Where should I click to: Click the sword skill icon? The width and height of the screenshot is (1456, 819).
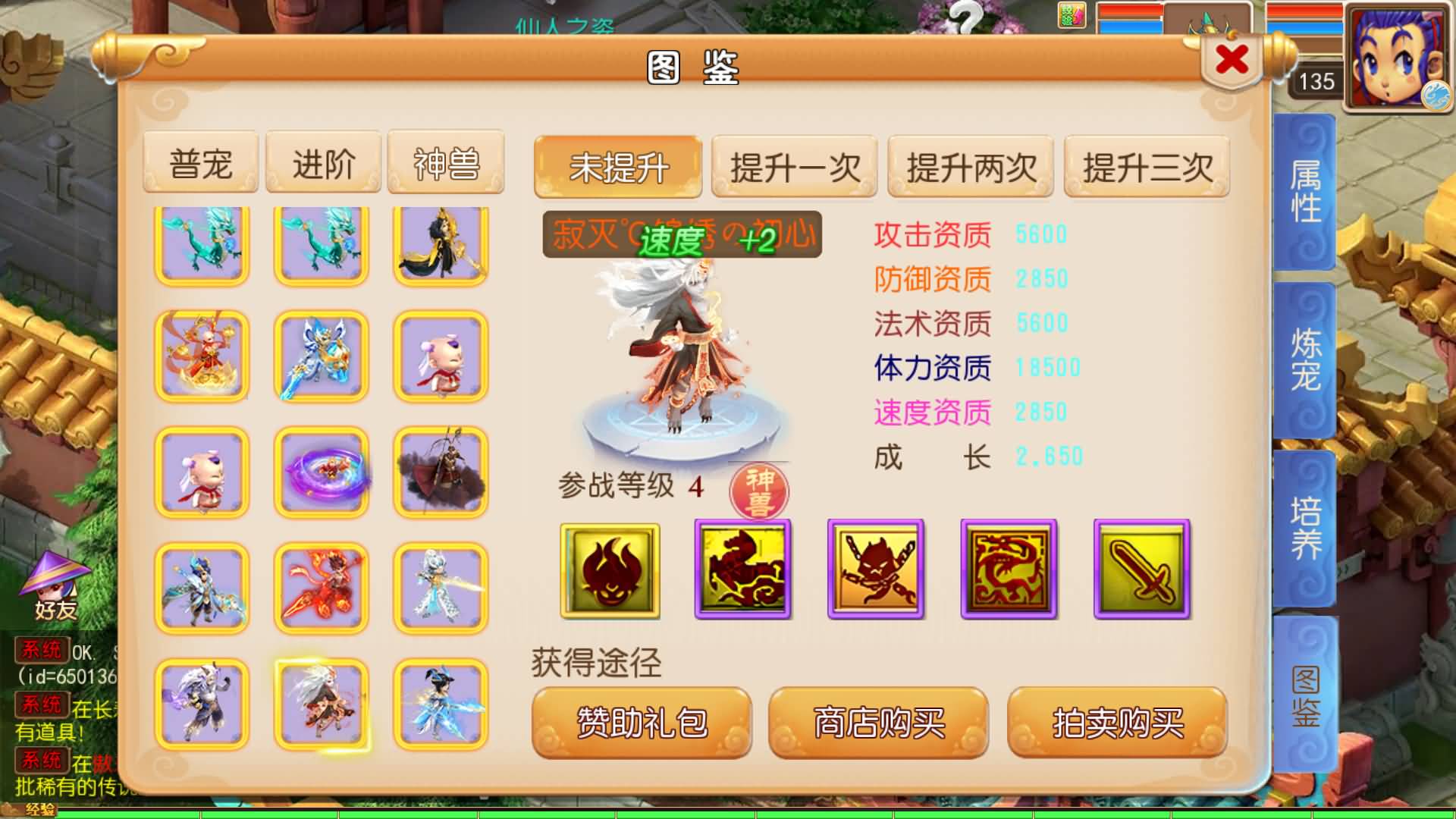tap(1142, 573)
